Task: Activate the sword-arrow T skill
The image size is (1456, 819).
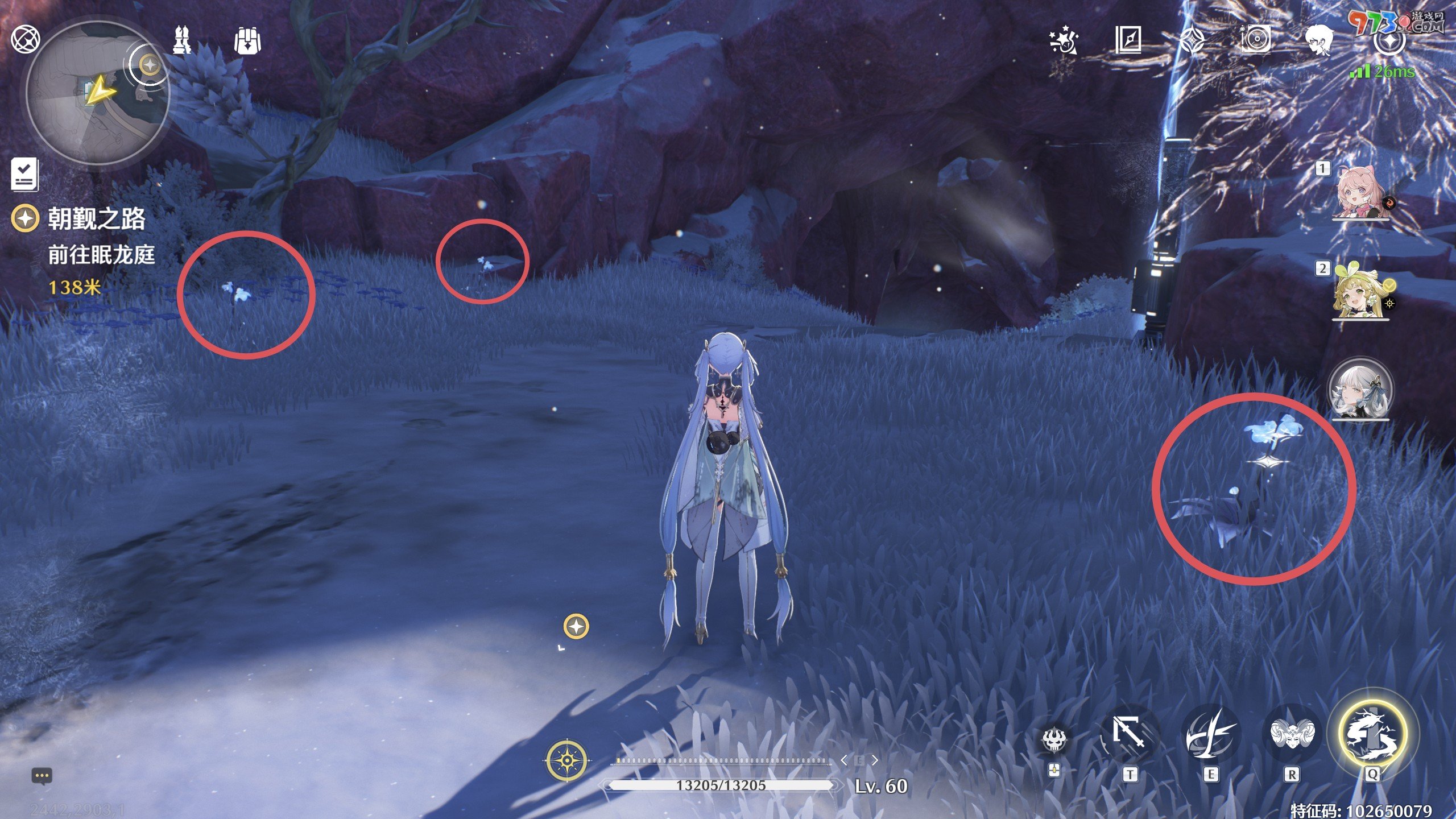Action: [x=1128, y=735]
